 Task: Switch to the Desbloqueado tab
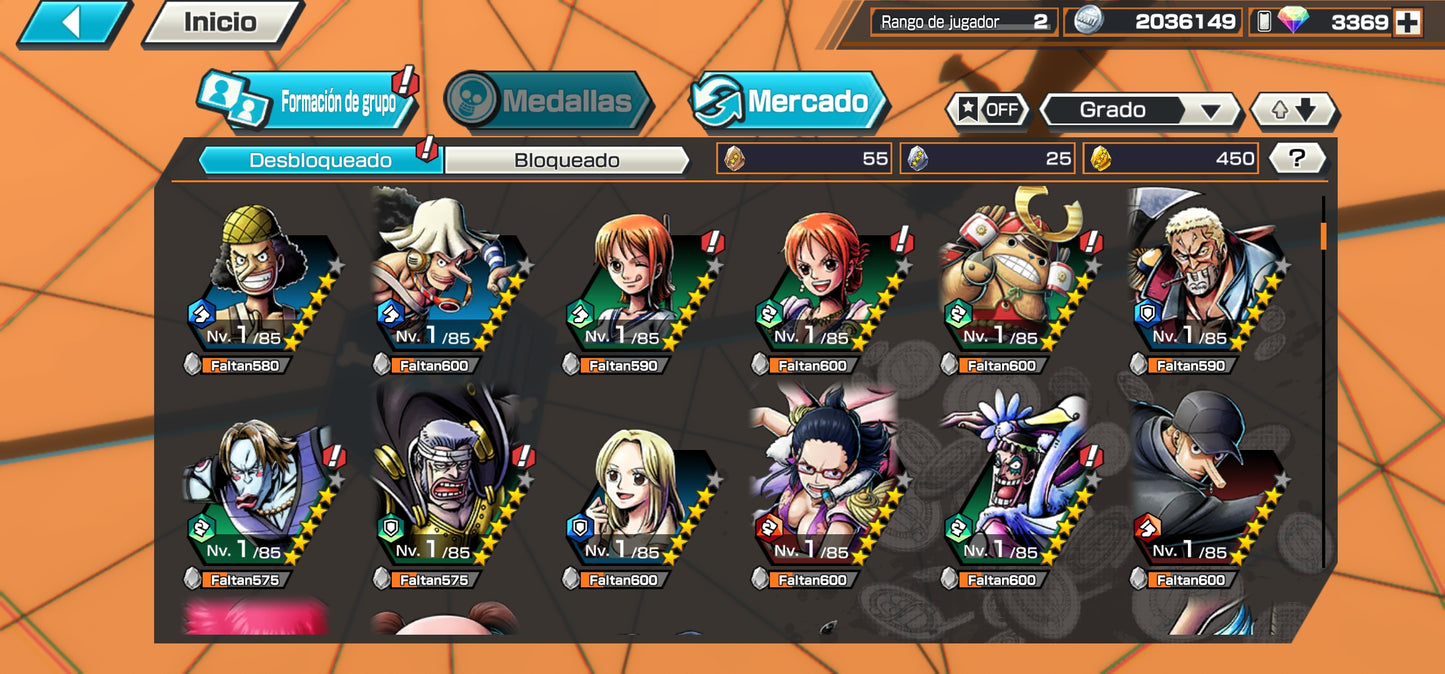[320, 160]
